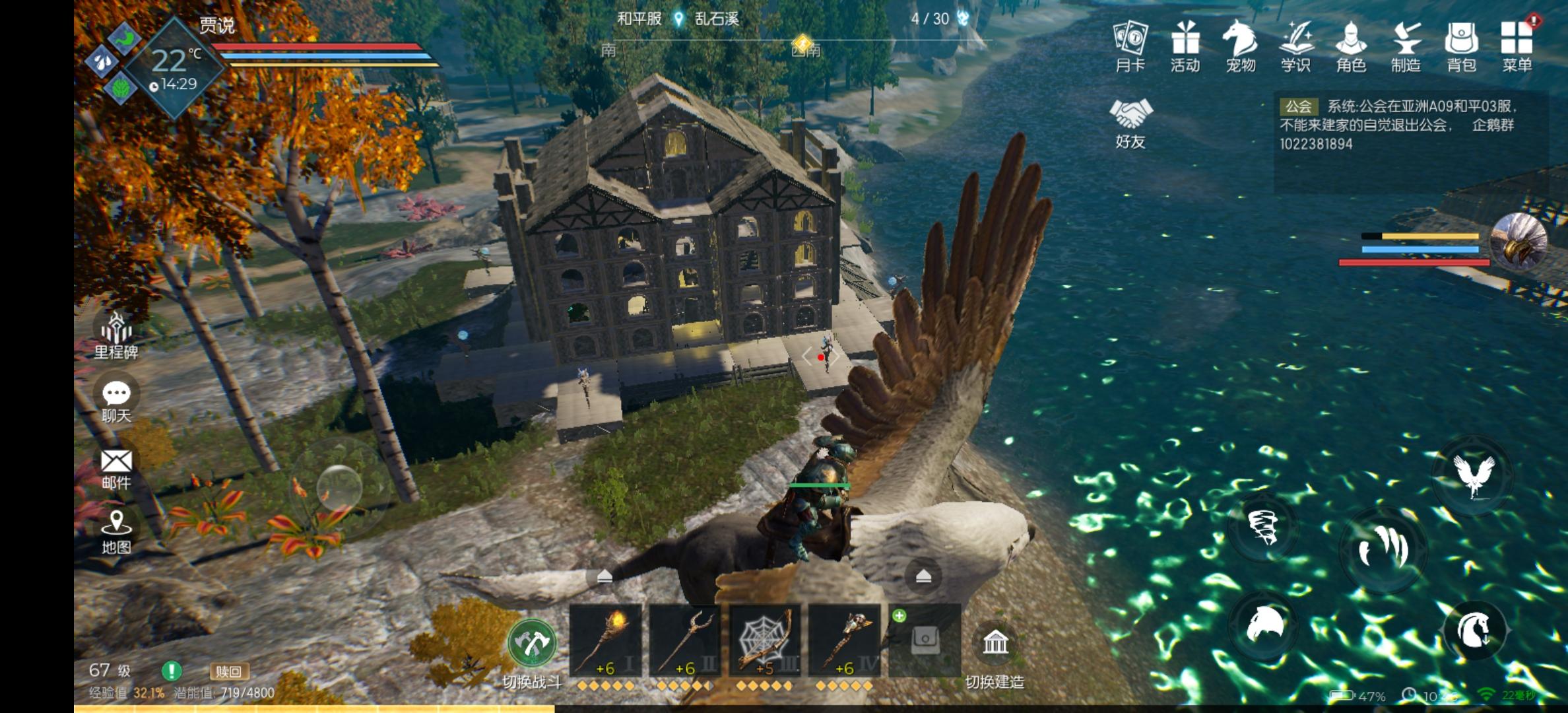Viewport: 1568px width, 713px height.
Task: Check the 邮件 mailbox
Action: tap(116, 468)
